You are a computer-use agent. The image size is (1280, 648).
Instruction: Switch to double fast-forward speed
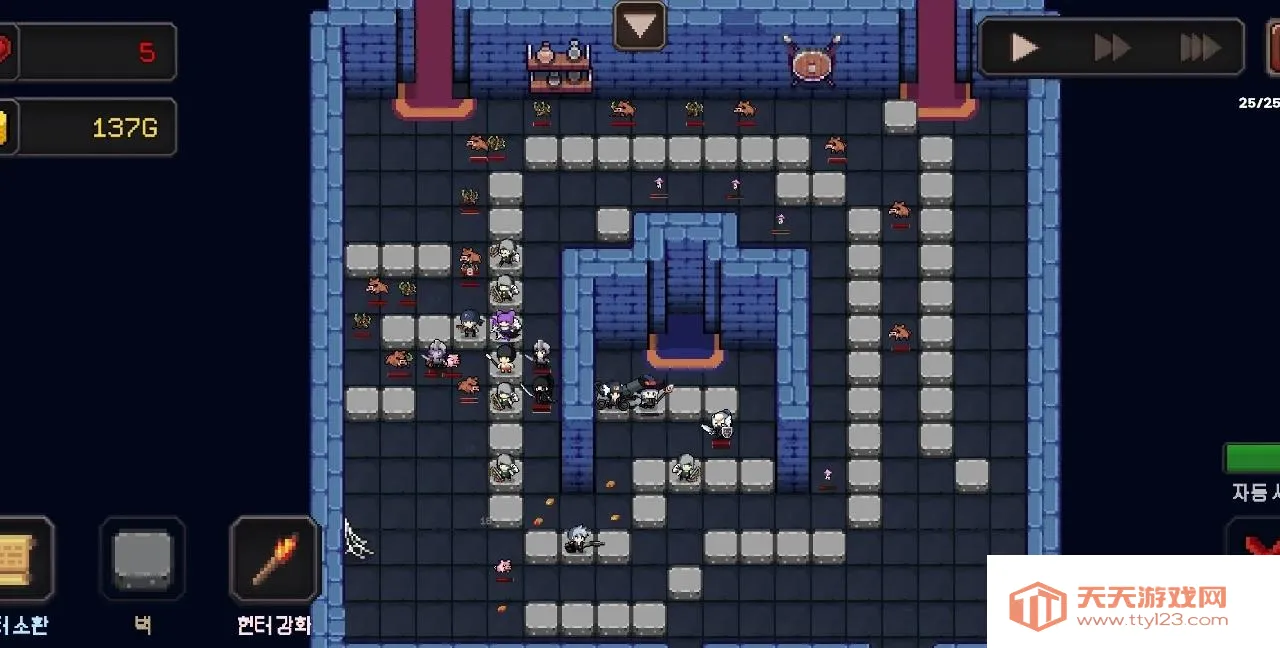(x=1112, y=47)
